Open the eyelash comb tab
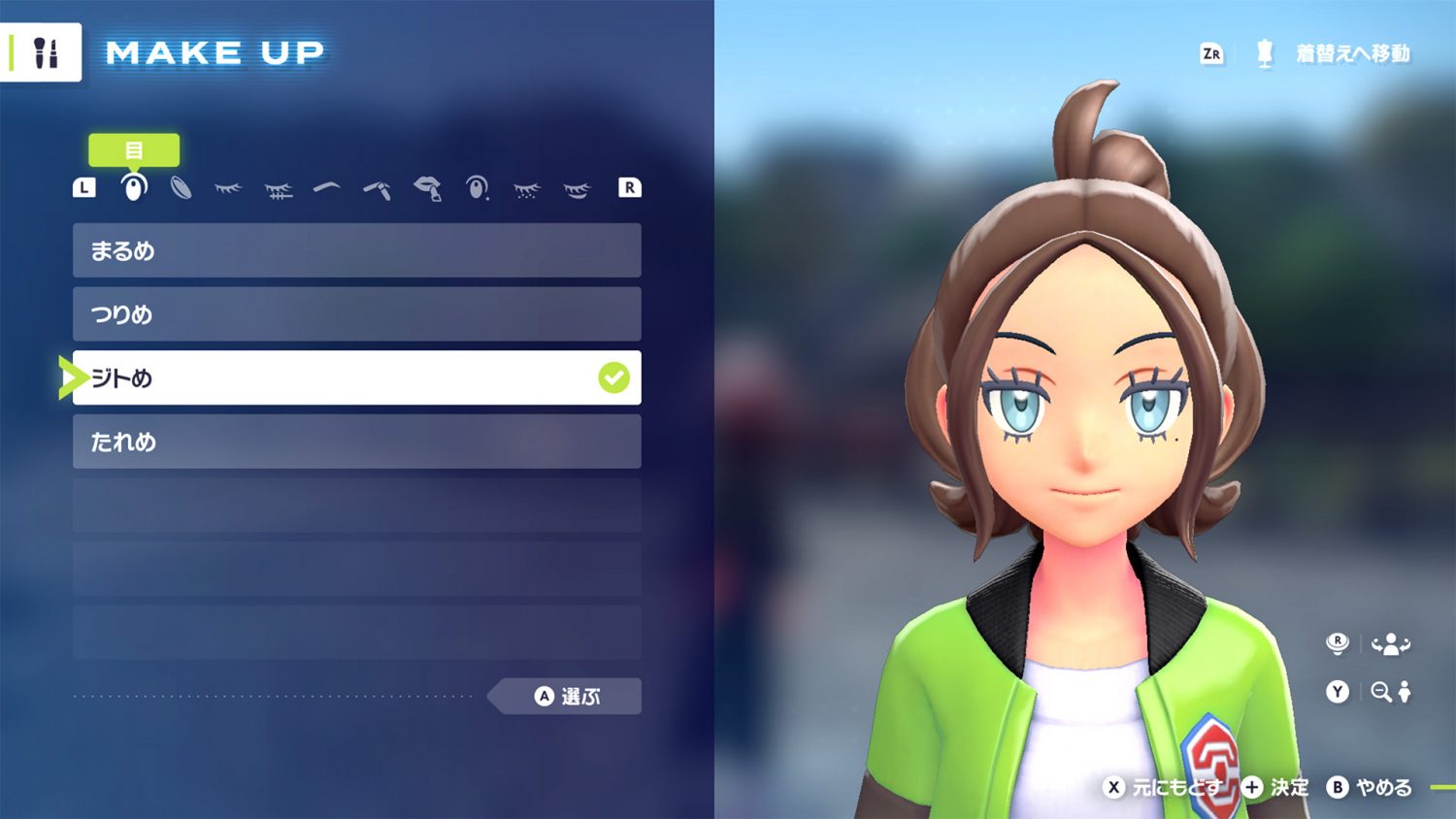The image size is (1456, 819). 279,189
